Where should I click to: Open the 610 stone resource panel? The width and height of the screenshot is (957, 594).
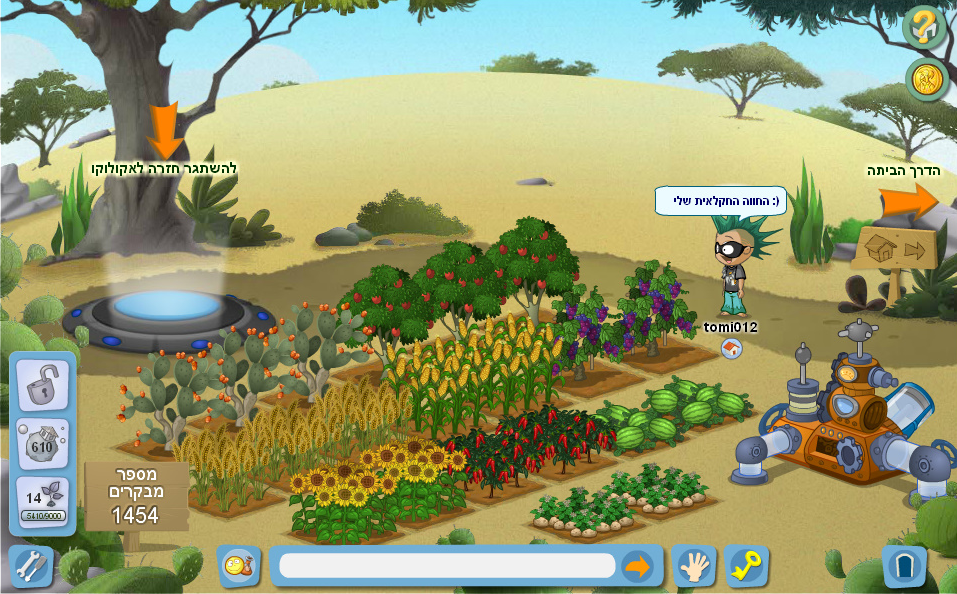pos(42,444)
